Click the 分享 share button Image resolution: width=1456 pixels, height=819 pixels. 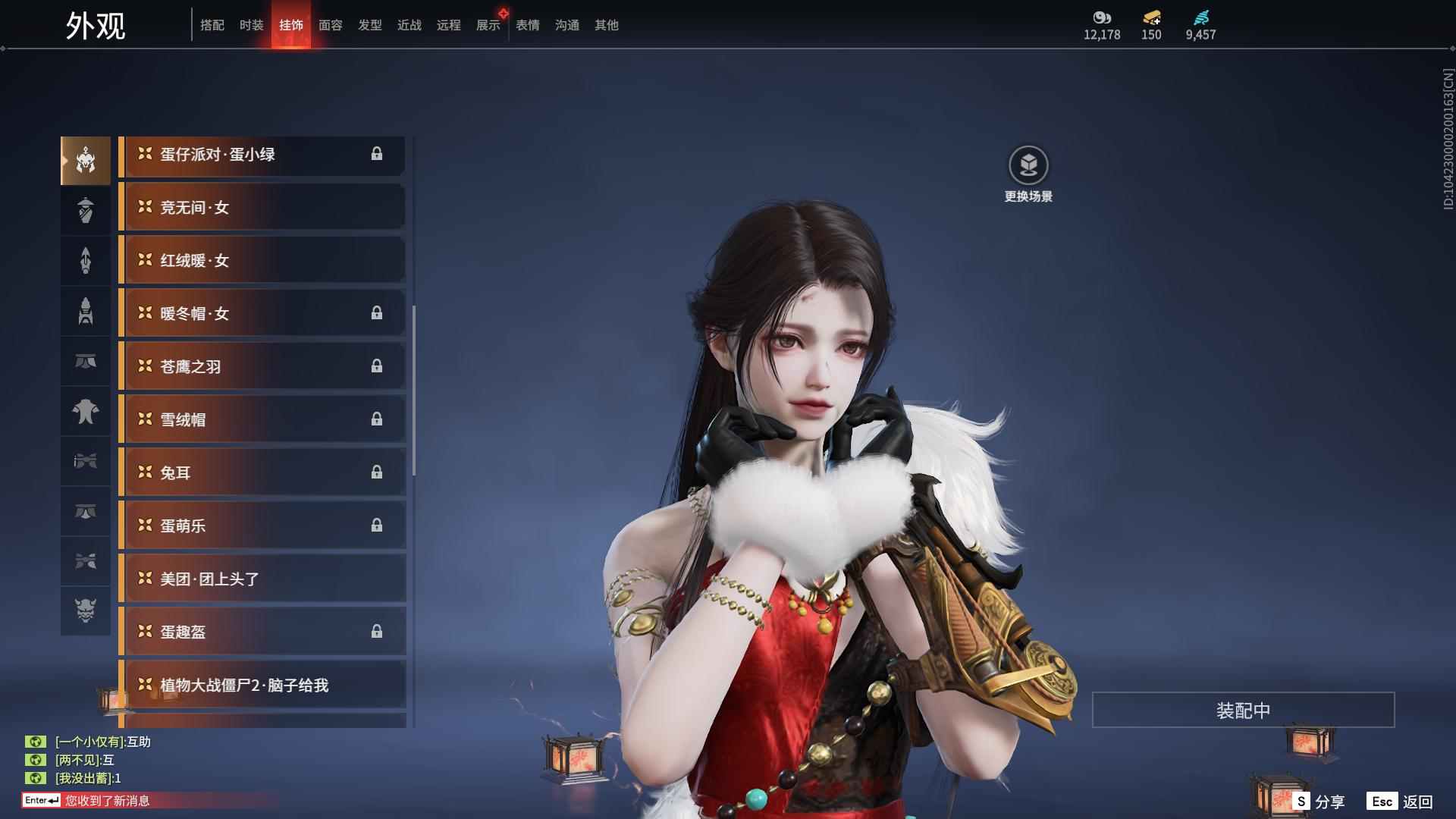coord(1319,802)
